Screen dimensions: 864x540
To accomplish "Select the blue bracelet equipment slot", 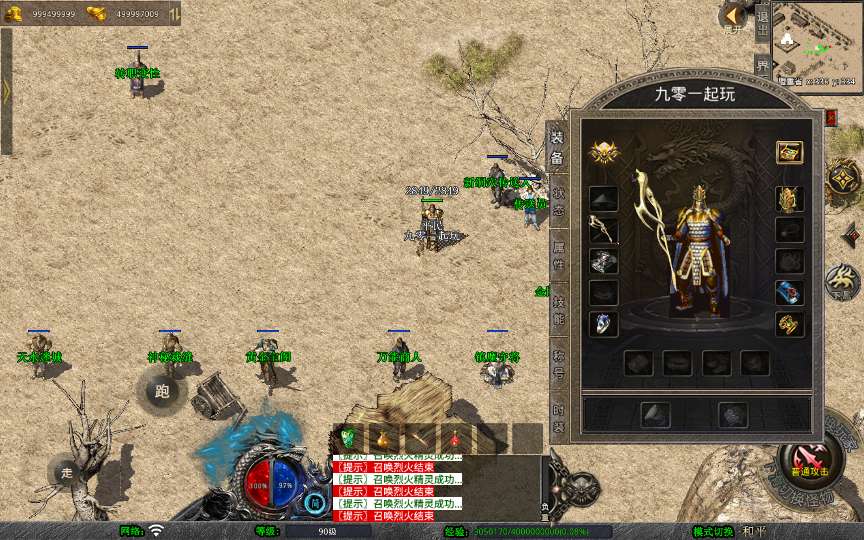I will coord(790,293).
